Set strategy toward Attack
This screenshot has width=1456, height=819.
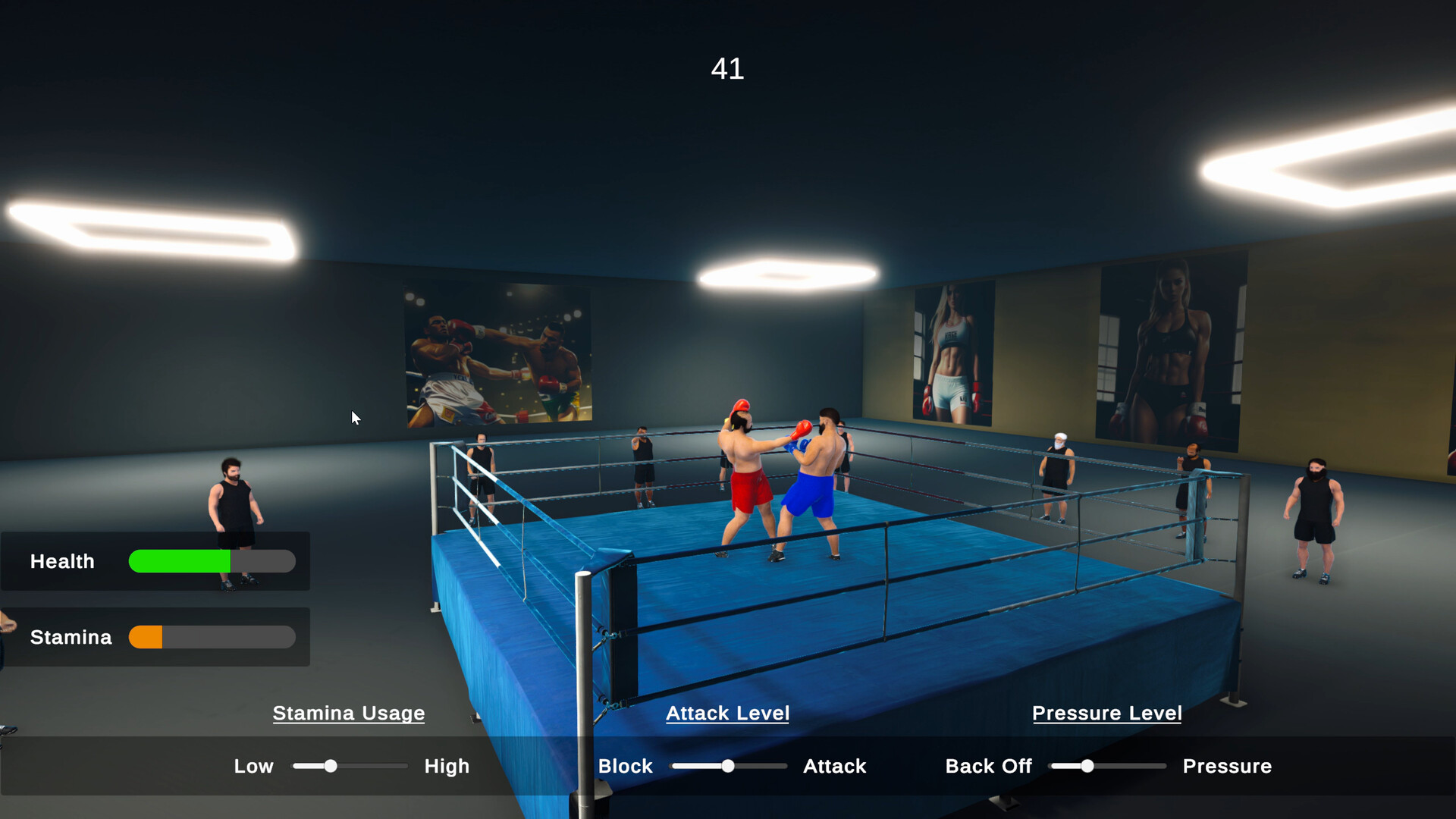[x=833, y=766]
